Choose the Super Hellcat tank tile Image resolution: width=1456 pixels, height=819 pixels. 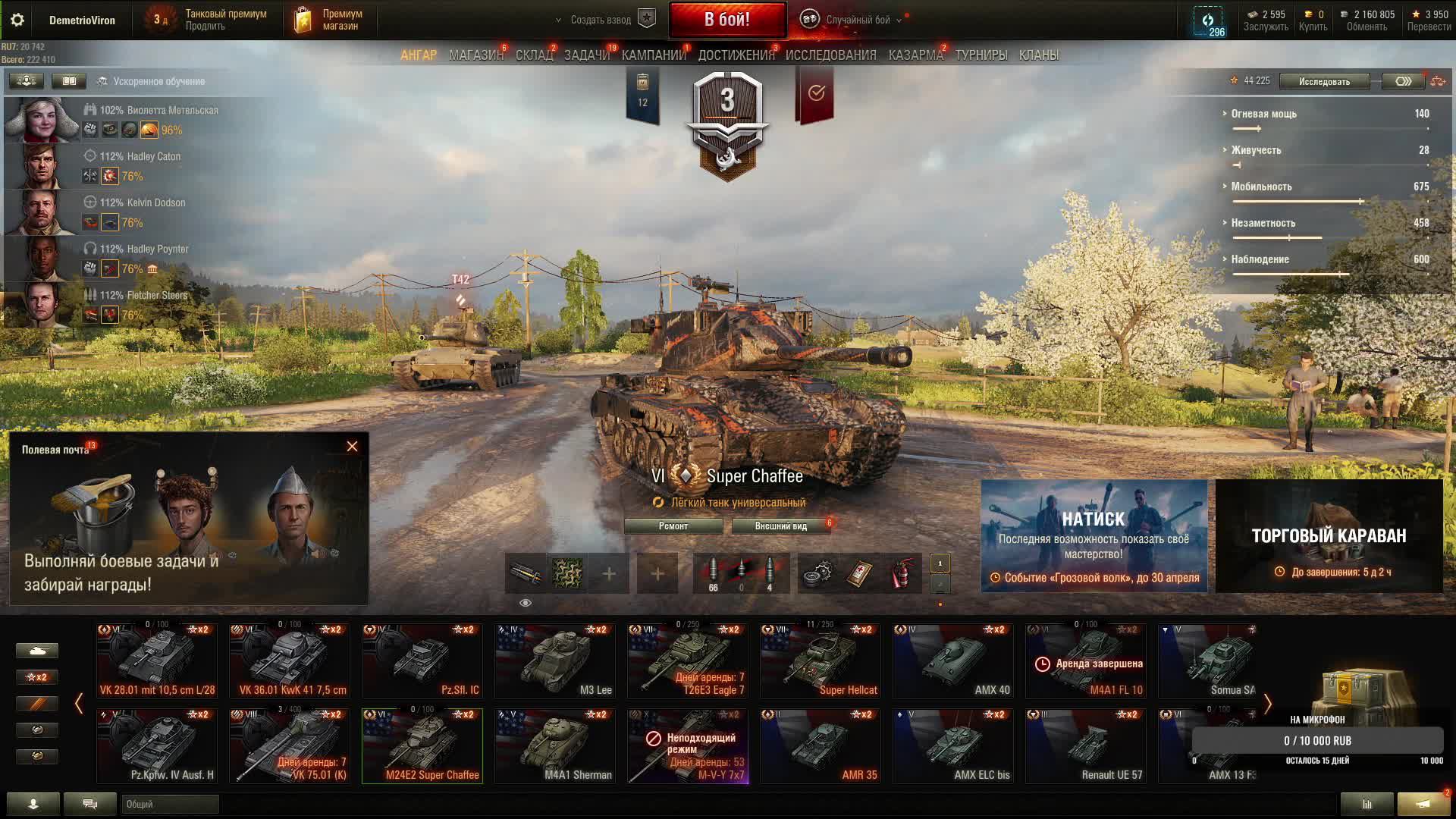tap(821, 661)
